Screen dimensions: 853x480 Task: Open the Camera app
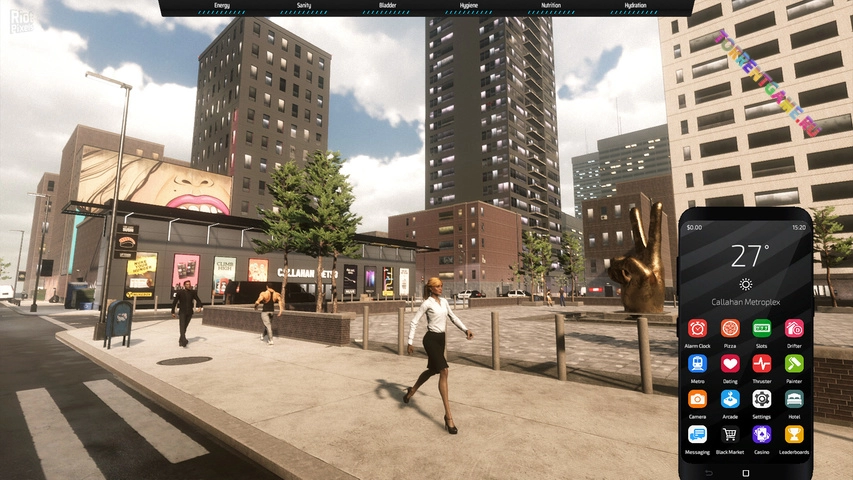(697, 399)
